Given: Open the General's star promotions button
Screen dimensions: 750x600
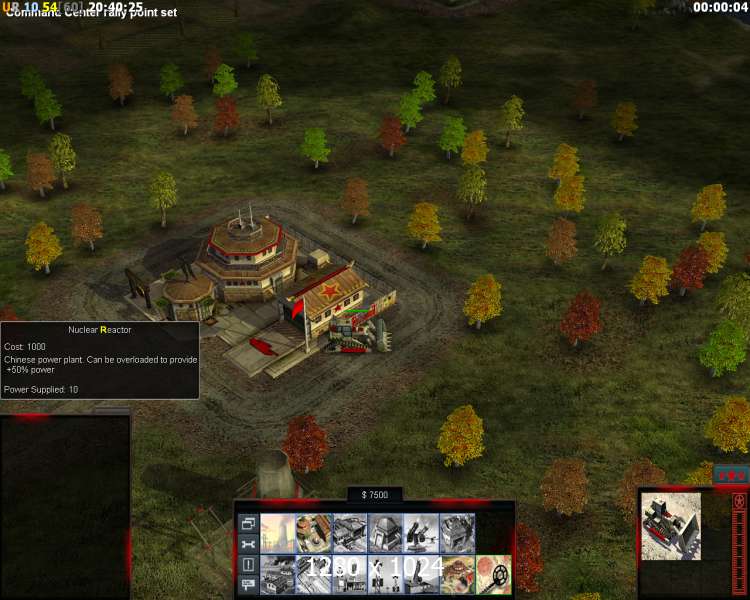Looking at the screenshot, I should coord(733,473).
